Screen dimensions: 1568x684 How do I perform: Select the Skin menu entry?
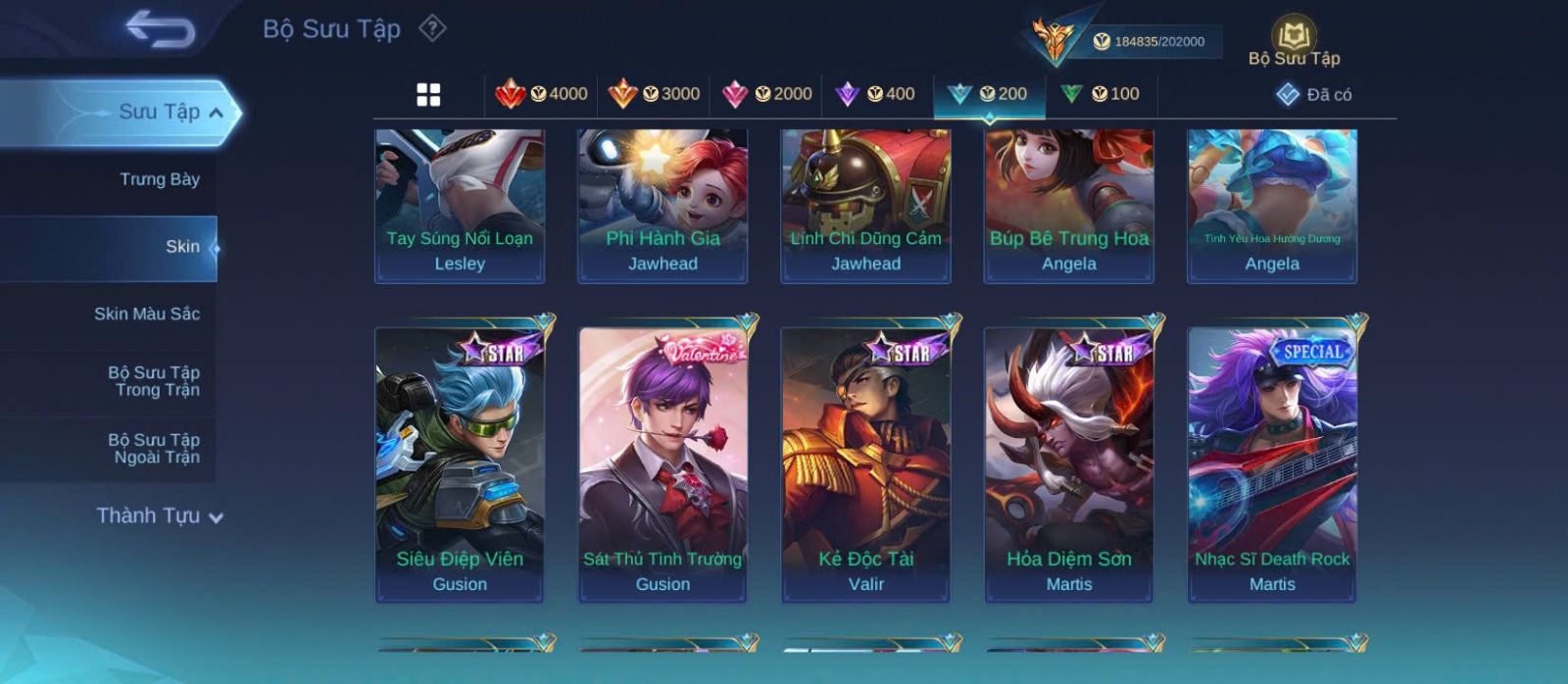(182, 247)
